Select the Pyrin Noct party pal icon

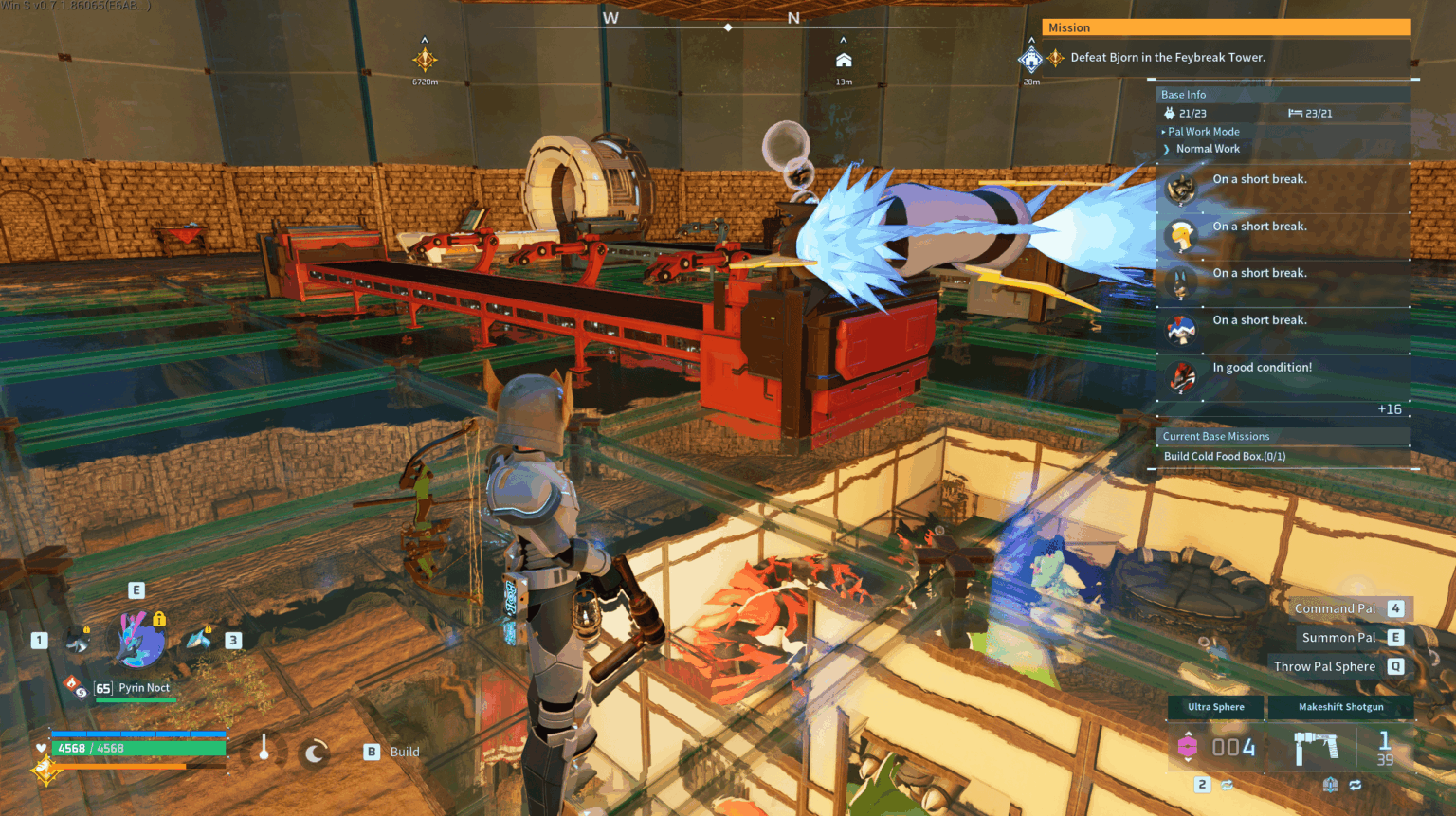coord(141,640)
